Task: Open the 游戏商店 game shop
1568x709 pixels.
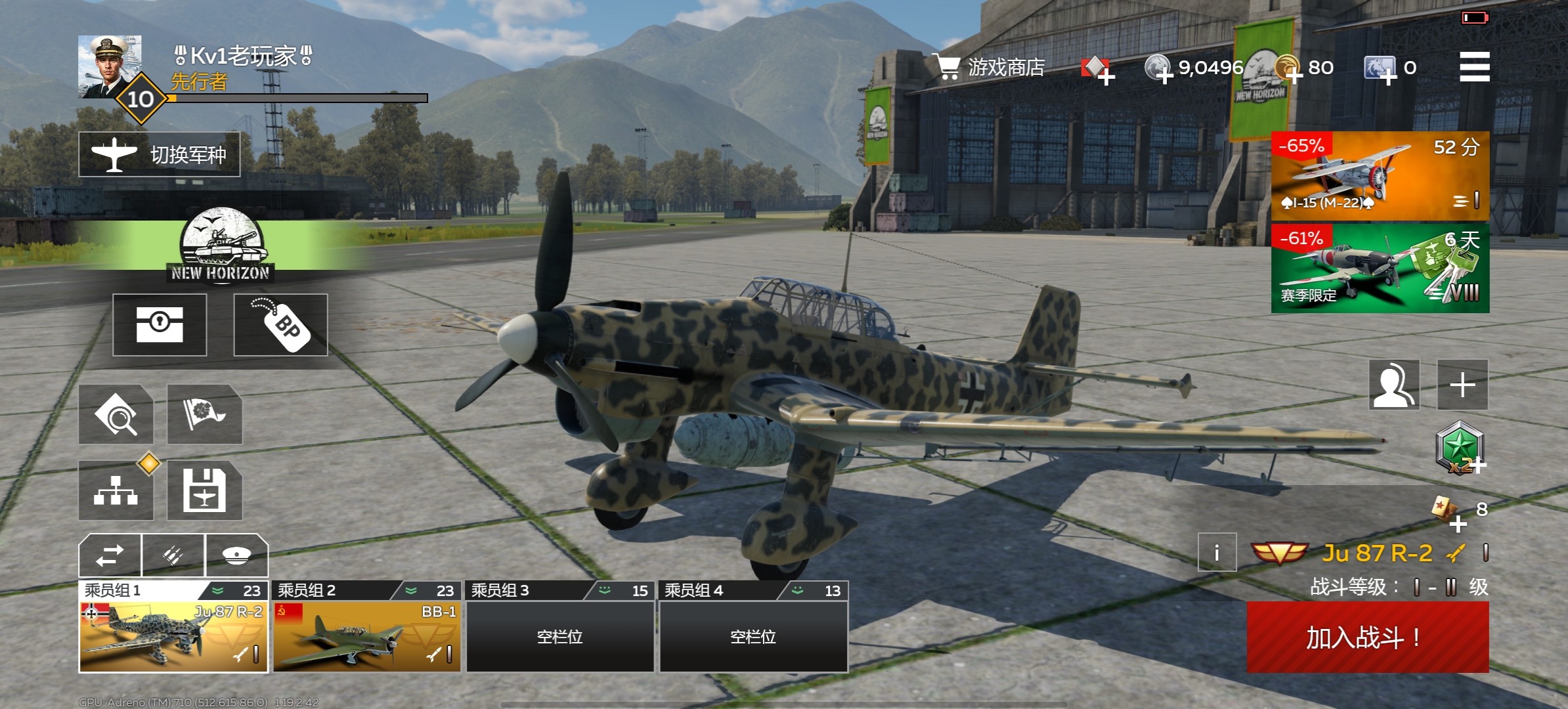Action: [x=991, y=67]
